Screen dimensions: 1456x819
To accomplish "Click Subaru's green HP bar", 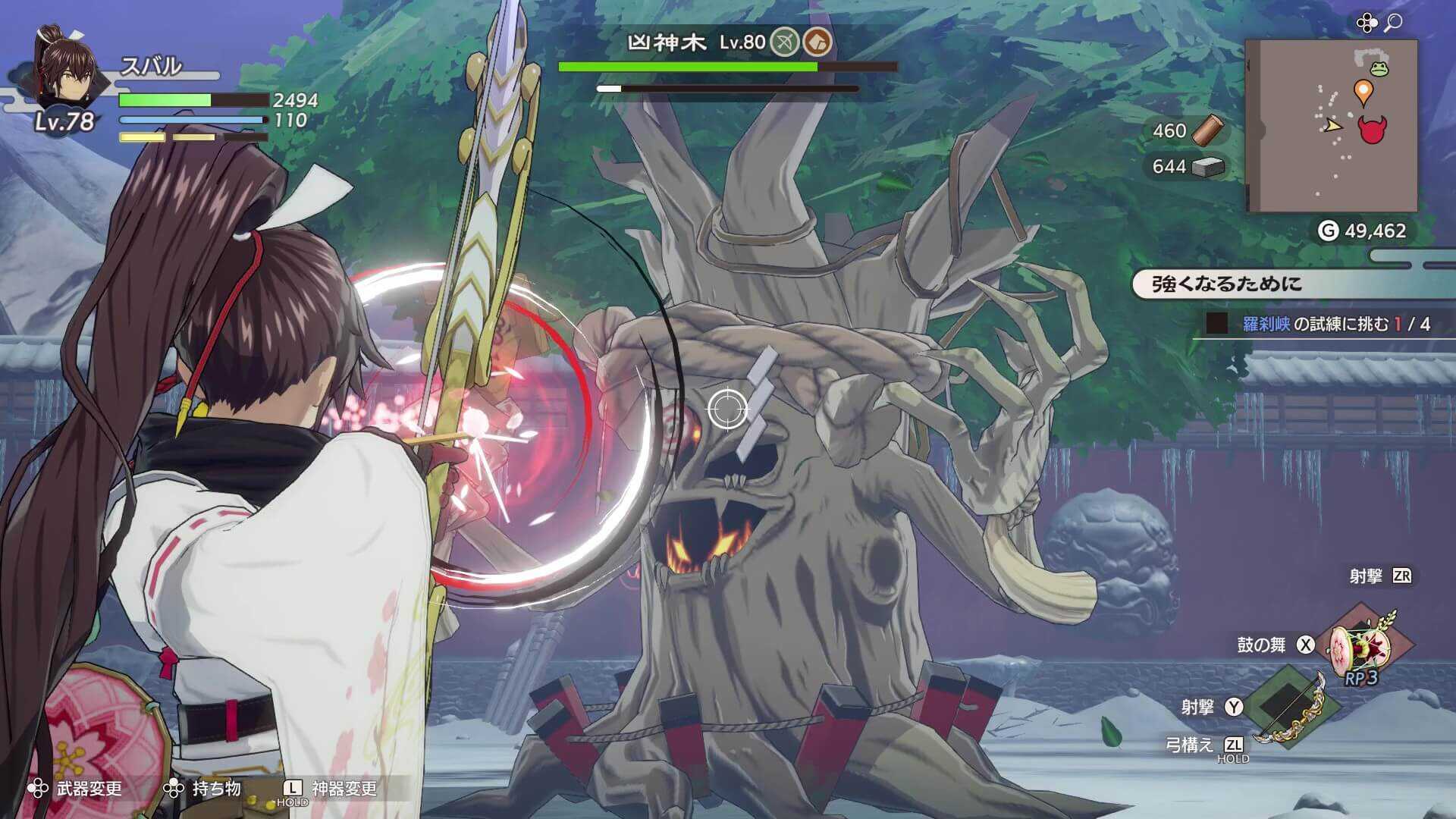I will pos(167,101).
